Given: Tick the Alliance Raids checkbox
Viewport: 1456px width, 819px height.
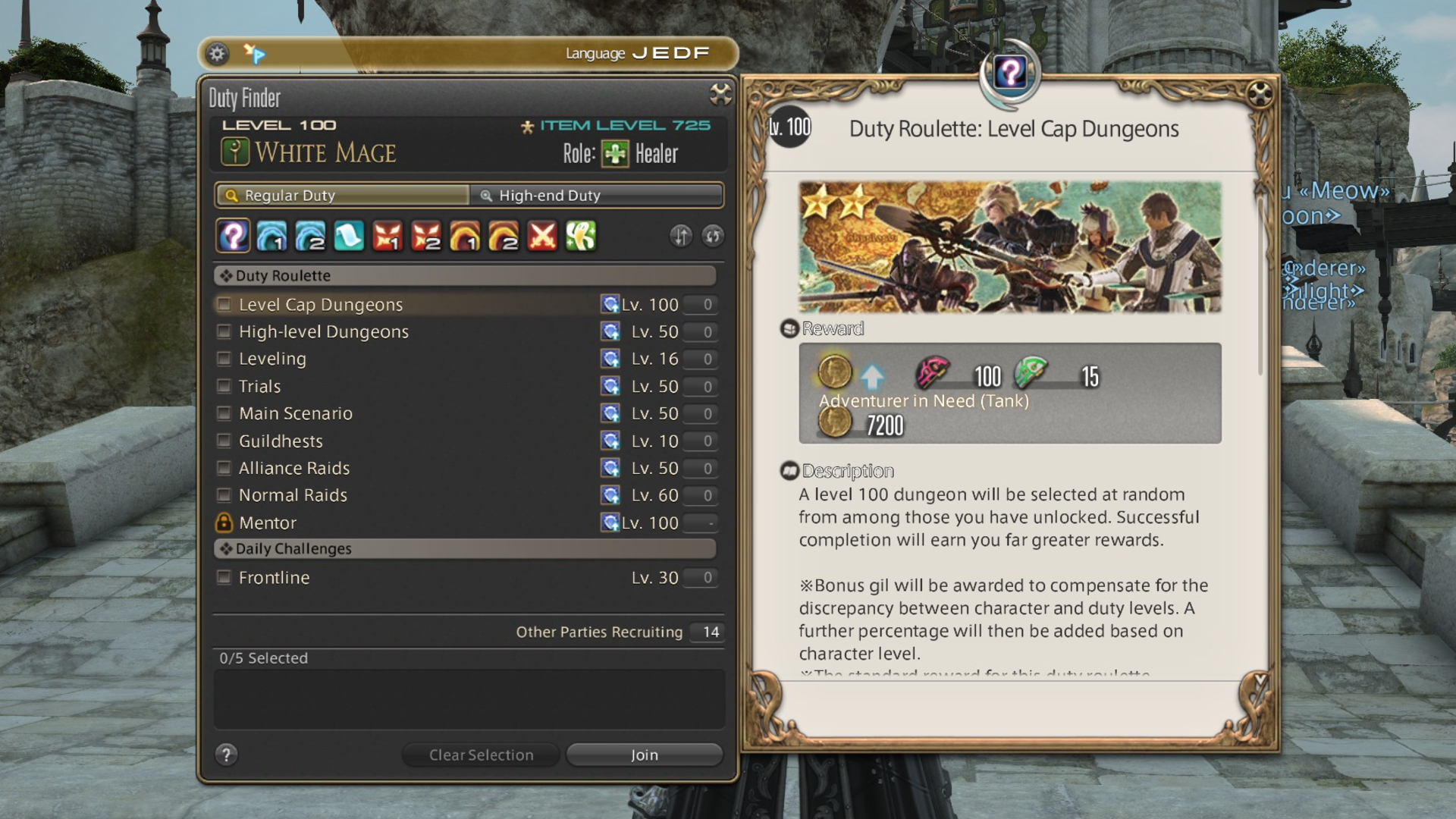Looking at the screenshot, I should click(224, 468).
